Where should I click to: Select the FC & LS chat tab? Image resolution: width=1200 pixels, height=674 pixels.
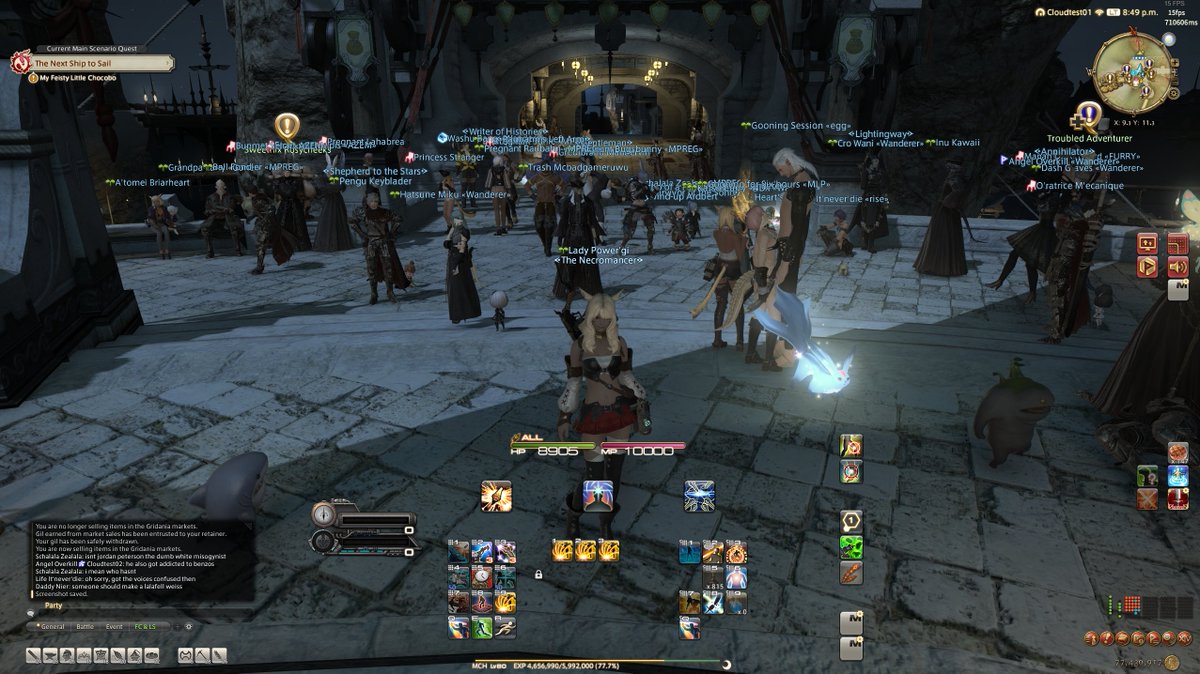(x=145, y=627)
